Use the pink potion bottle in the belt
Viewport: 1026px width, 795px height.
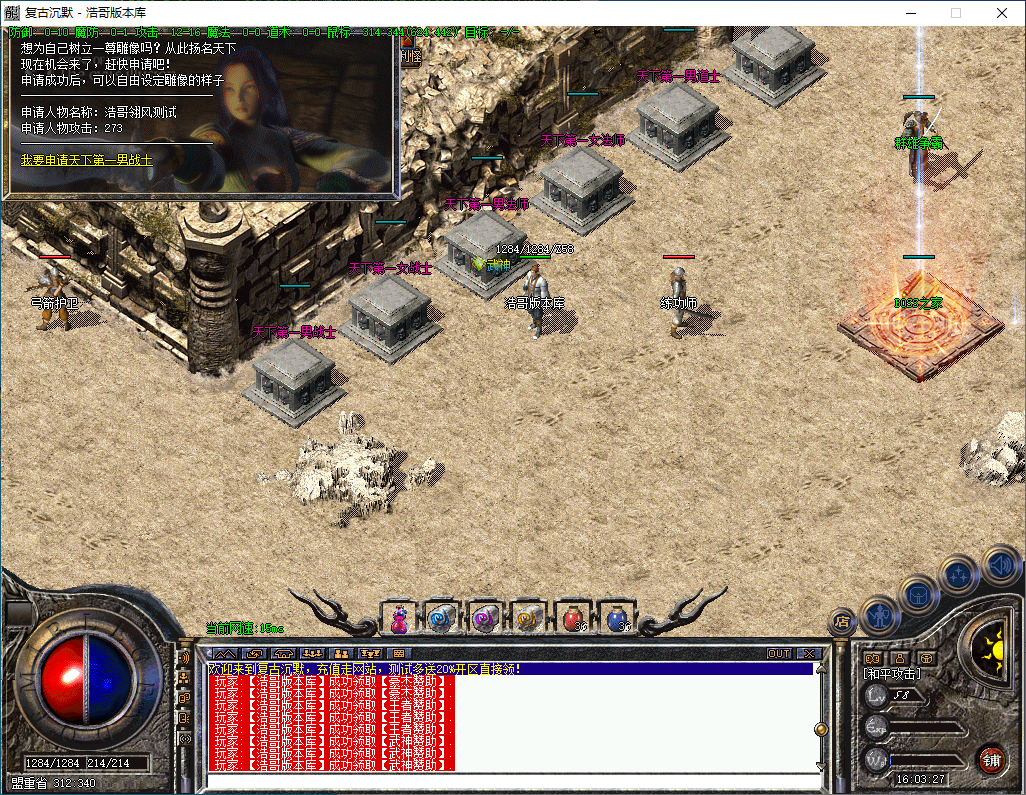399,619
